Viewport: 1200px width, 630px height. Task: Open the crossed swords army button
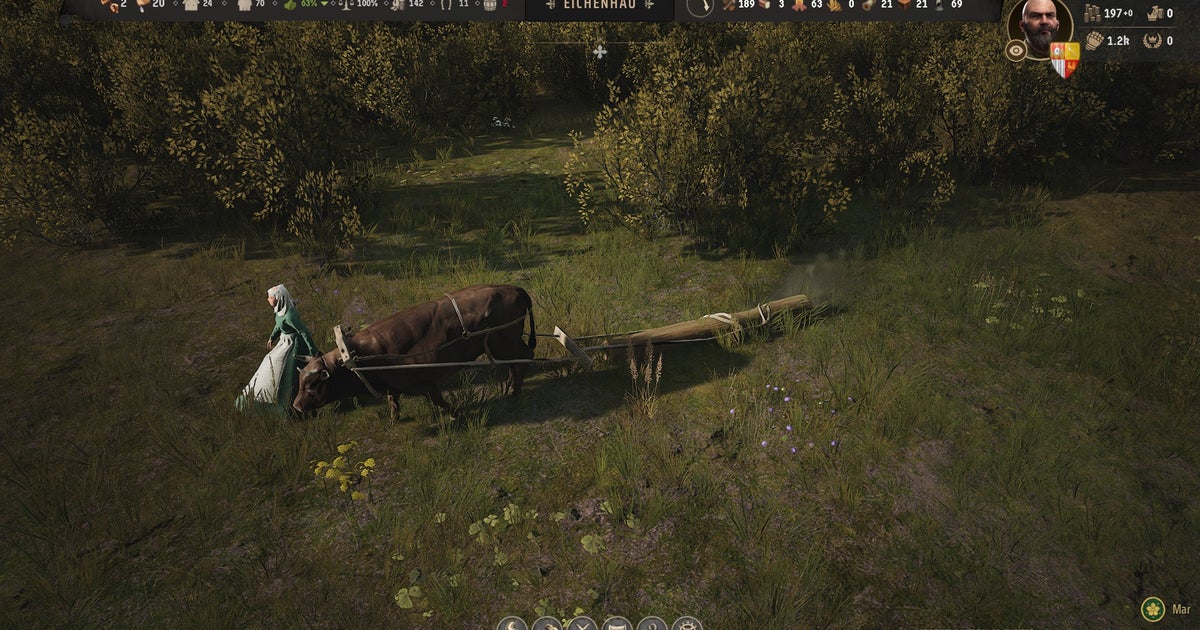[x=581, y=624]
